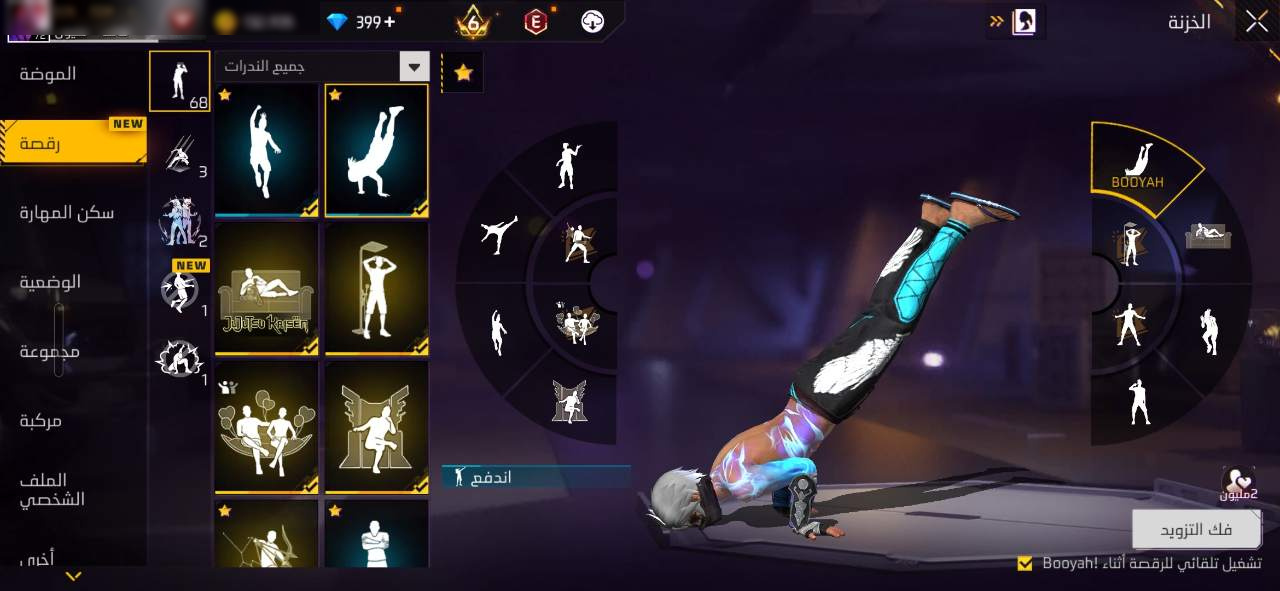Viewport: 1280px width, 591px height.
Task: Toggle auto-play emote during Booyah checkbox
Action: tap(1024, 564)
